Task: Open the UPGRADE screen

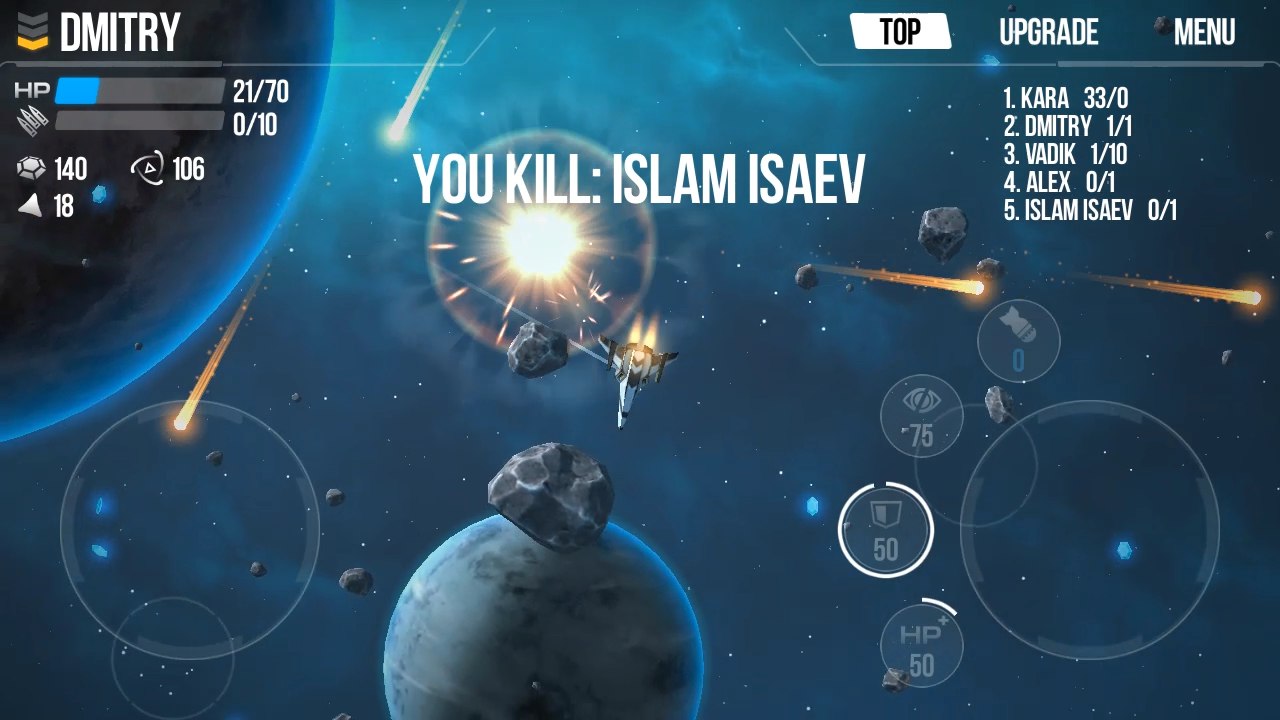Action: 1047,32
